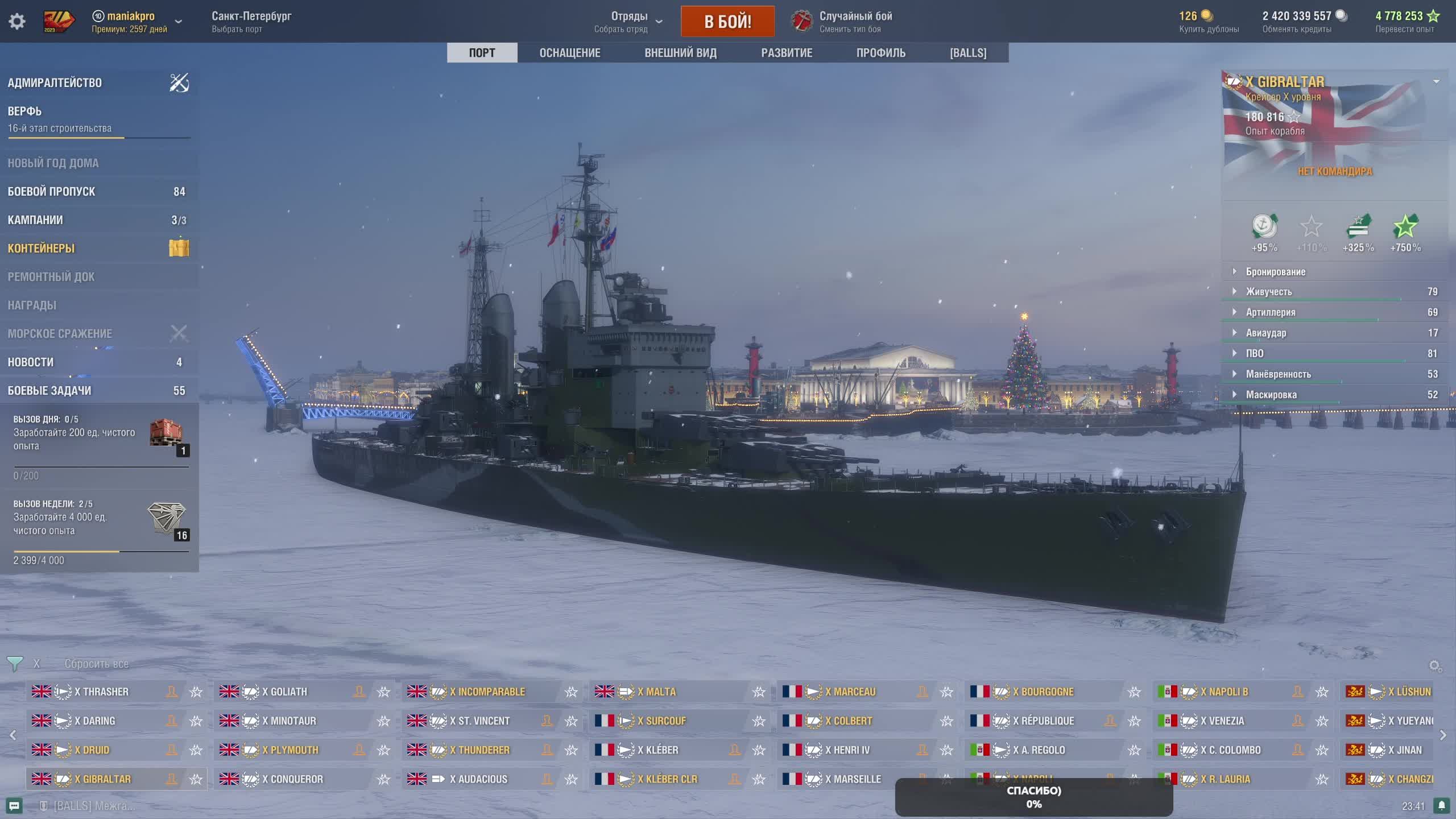The image size is (1456, 819).
Task: Select the Контейнеры menu entry
Action: (x=41, y=249)
